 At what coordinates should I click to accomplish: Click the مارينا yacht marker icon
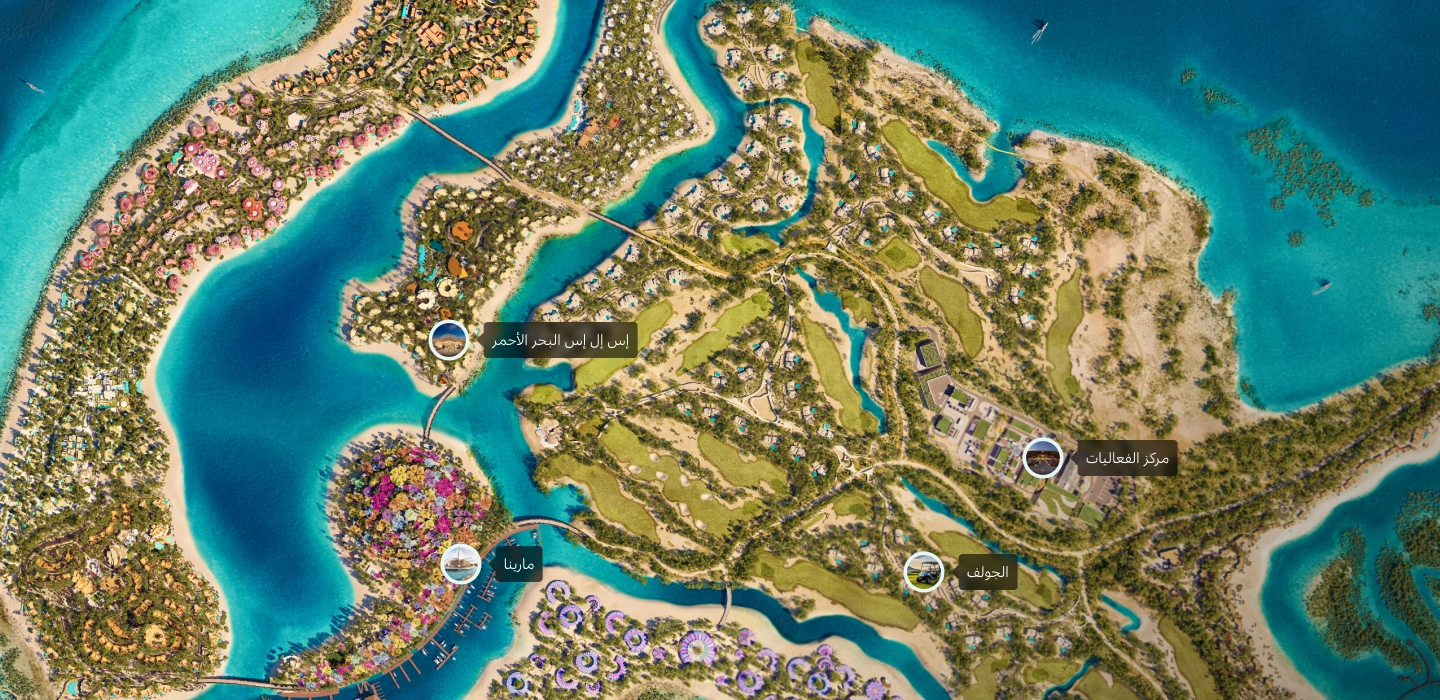(461, 564)
